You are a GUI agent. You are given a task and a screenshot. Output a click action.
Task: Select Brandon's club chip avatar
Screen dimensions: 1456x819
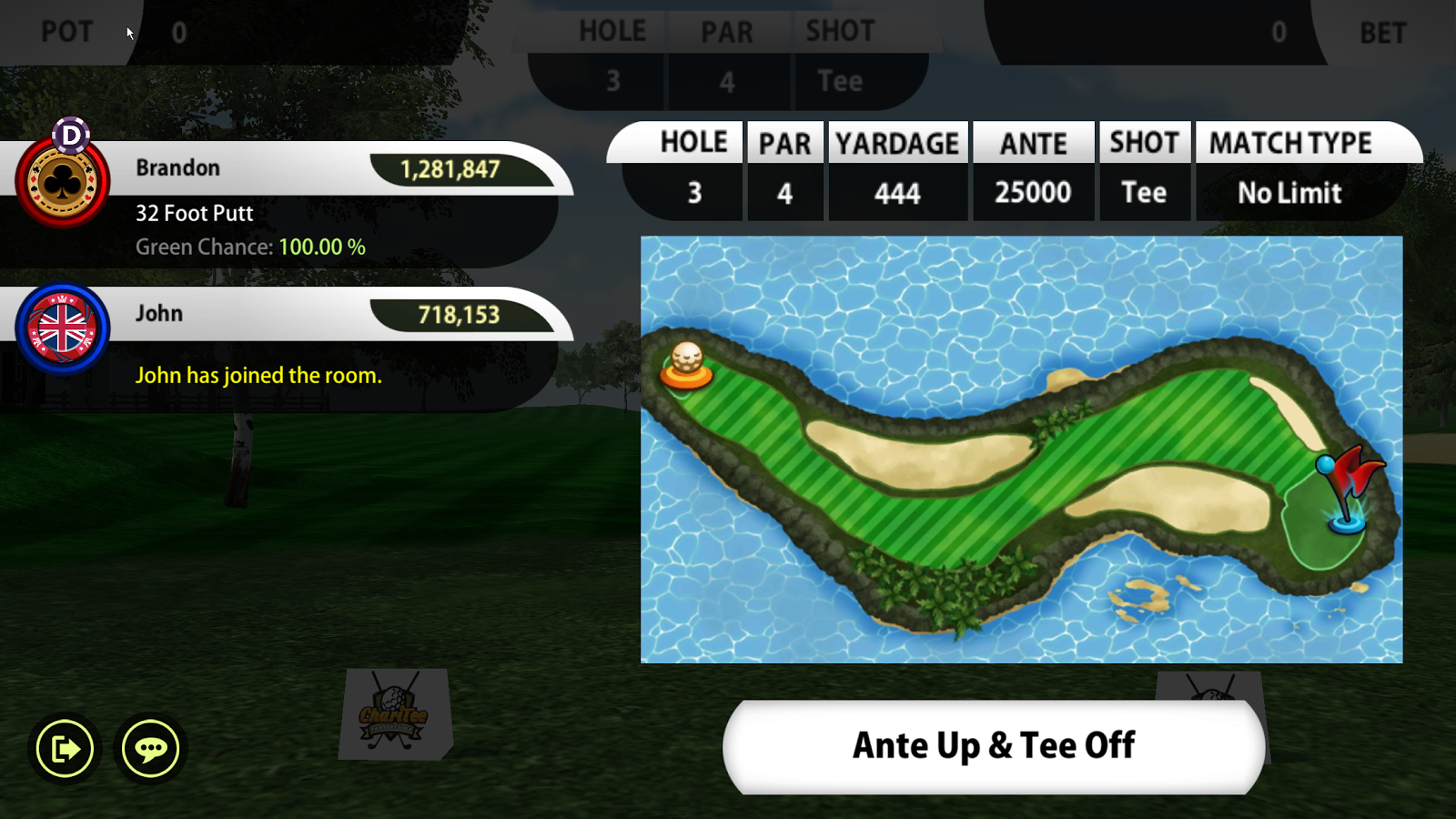pyautogui.click(x=63, y=183)
